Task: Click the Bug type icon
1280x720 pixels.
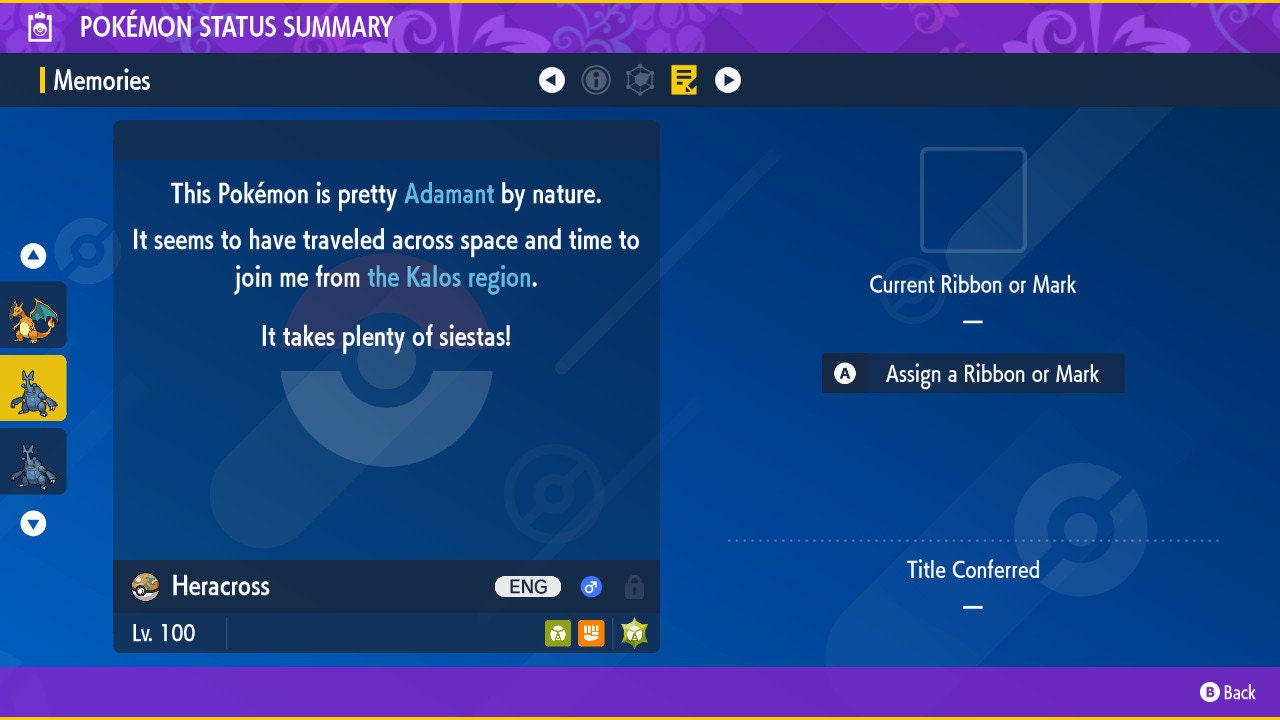Action: 558,633
